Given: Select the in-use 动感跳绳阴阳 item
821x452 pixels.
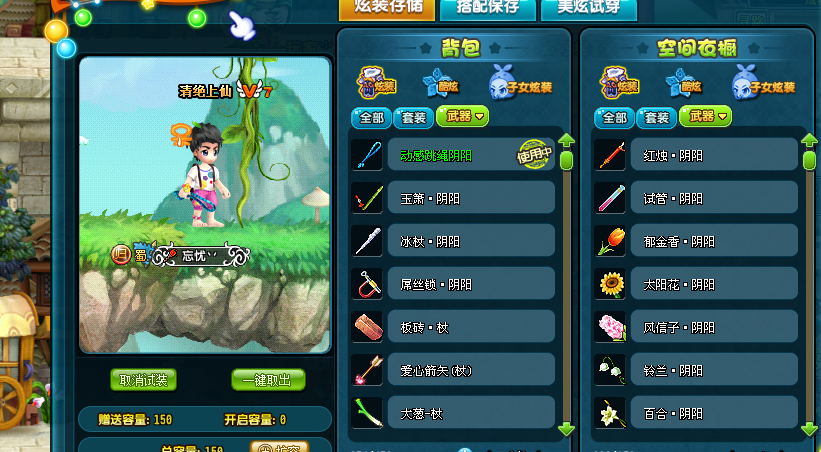Looking at the screenshot, I should 453,155.
